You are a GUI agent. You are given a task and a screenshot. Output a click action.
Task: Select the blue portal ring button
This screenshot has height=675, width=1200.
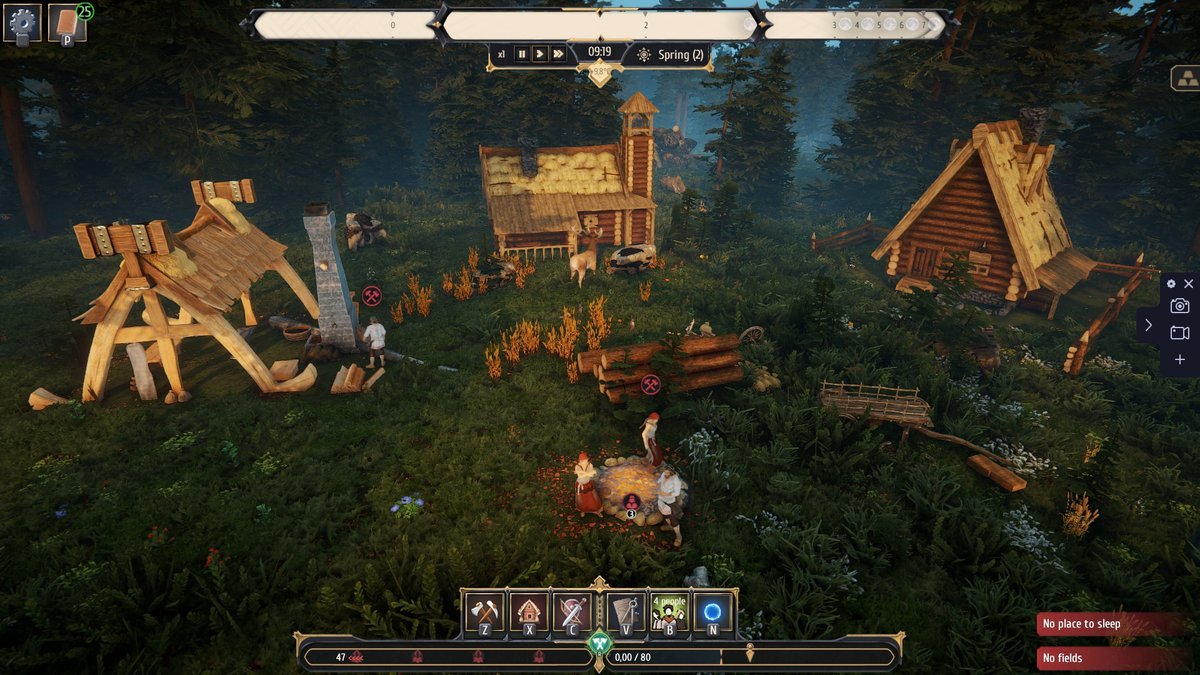pyautogui.click(x=713, y=612)
